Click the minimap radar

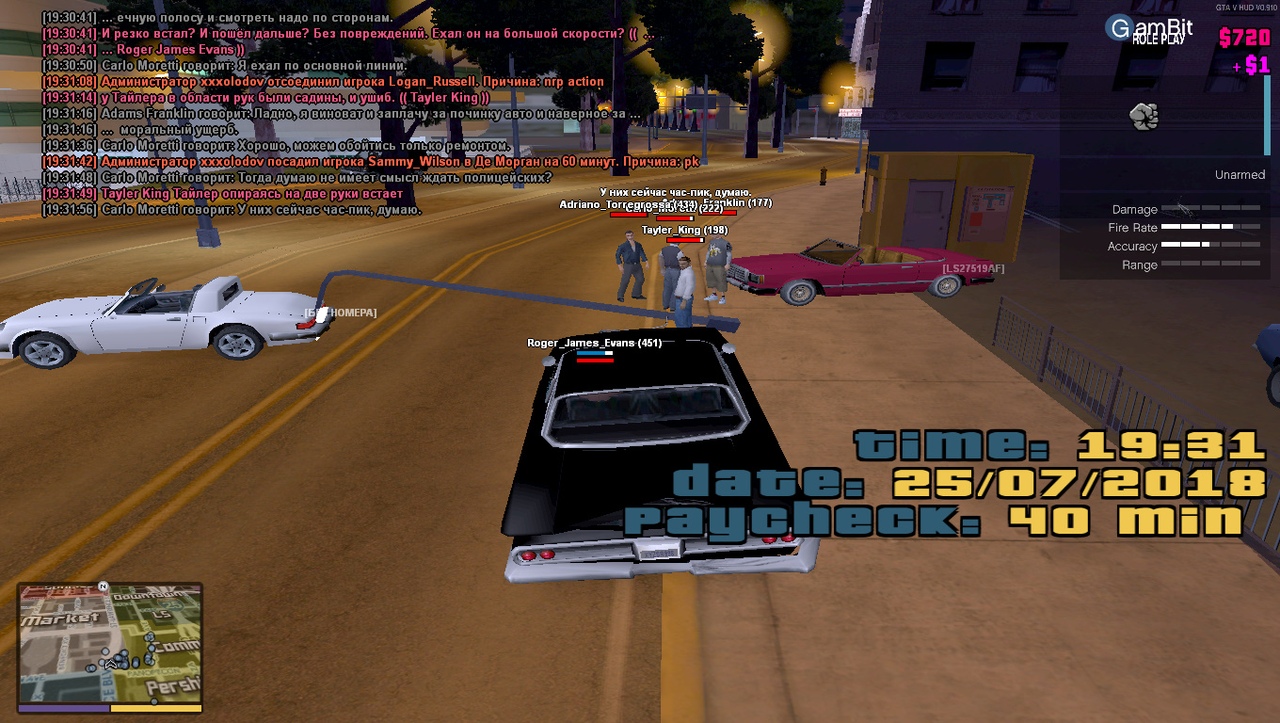tap(110, 642)
